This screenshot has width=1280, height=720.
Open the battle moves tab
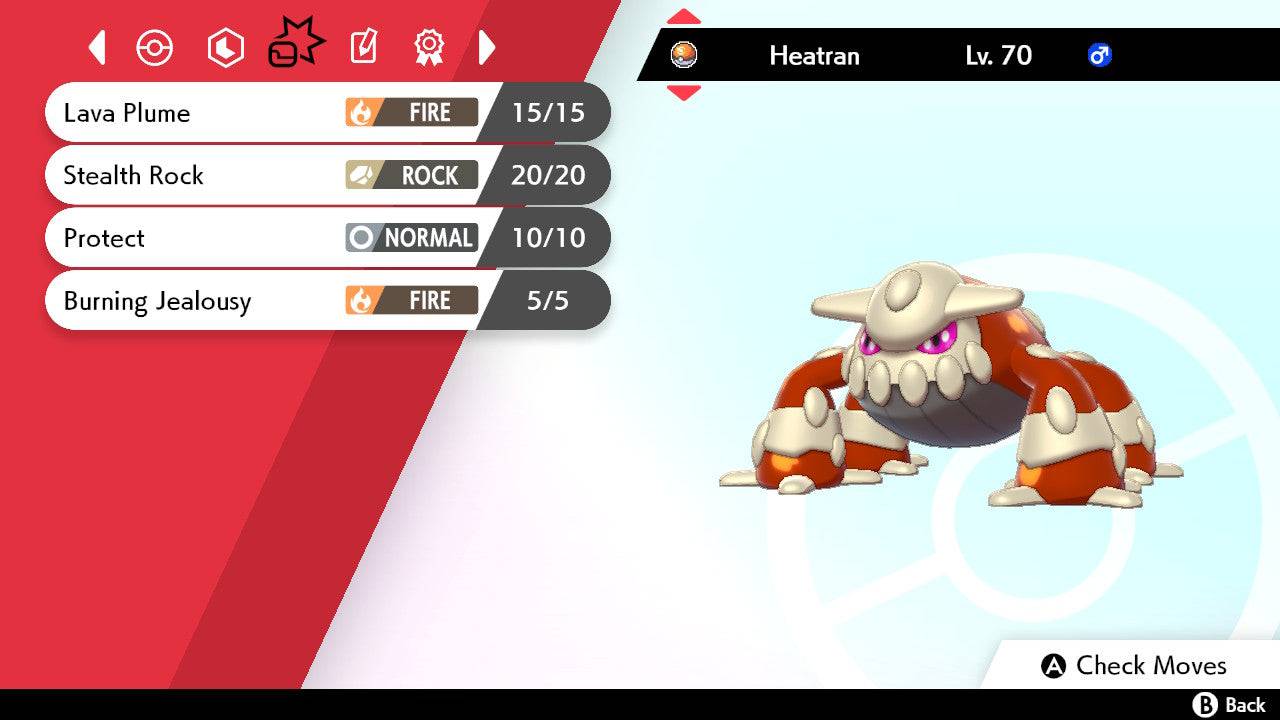point(296,46)
